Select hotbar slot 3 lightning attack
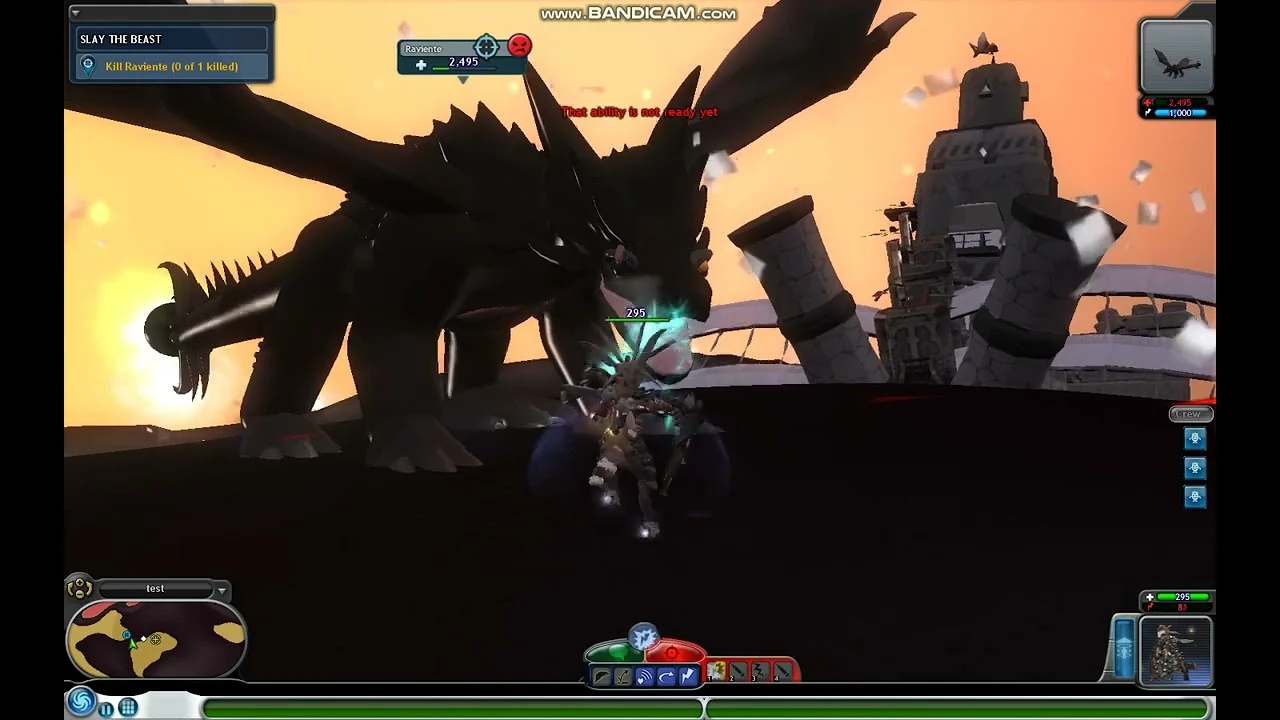This screenshot has height=720, width=1280. [x=760, y=670]
